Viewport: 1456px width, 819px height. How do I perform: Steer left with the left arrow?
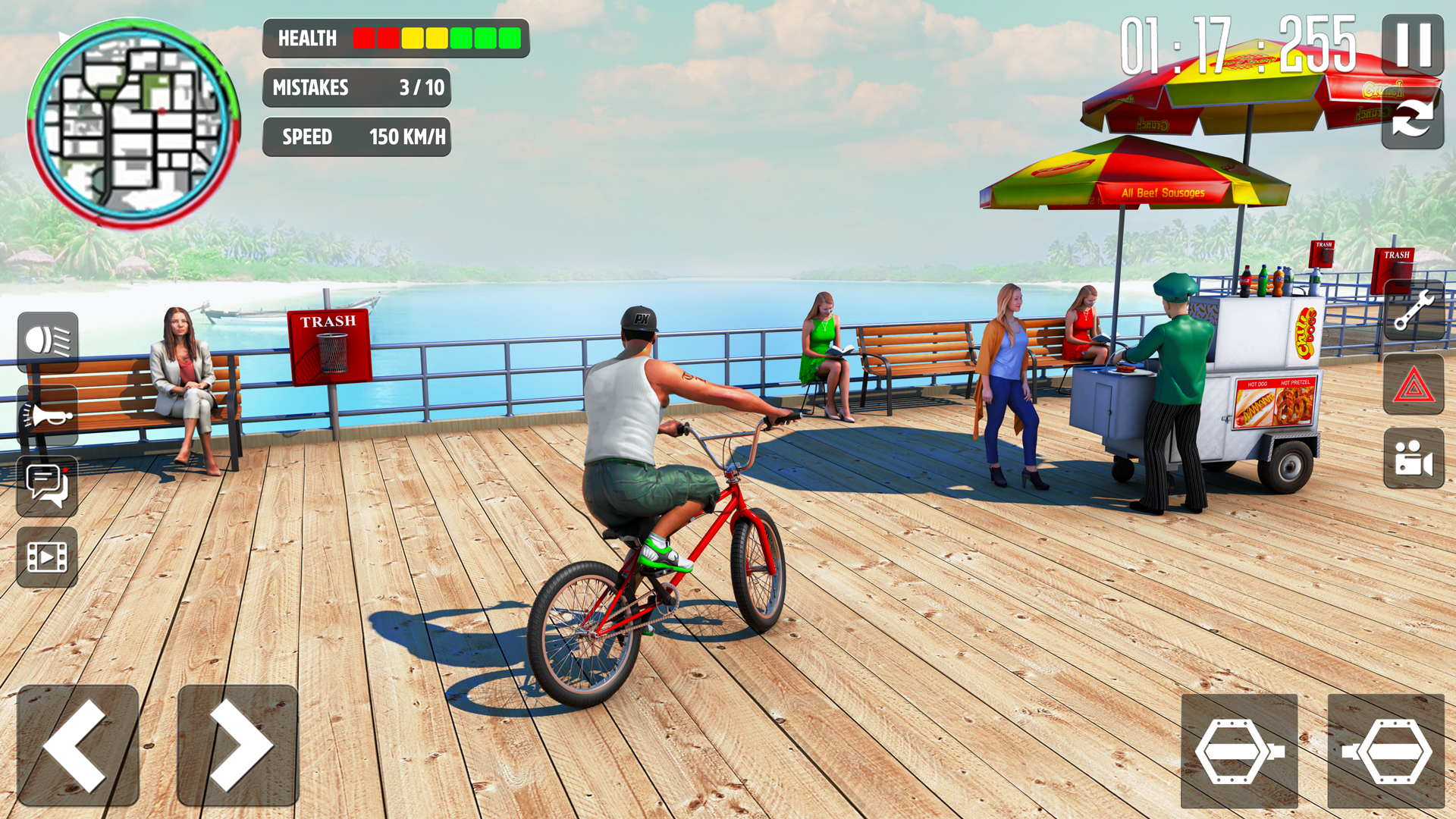pyautogui.click(x=78, y=745)
